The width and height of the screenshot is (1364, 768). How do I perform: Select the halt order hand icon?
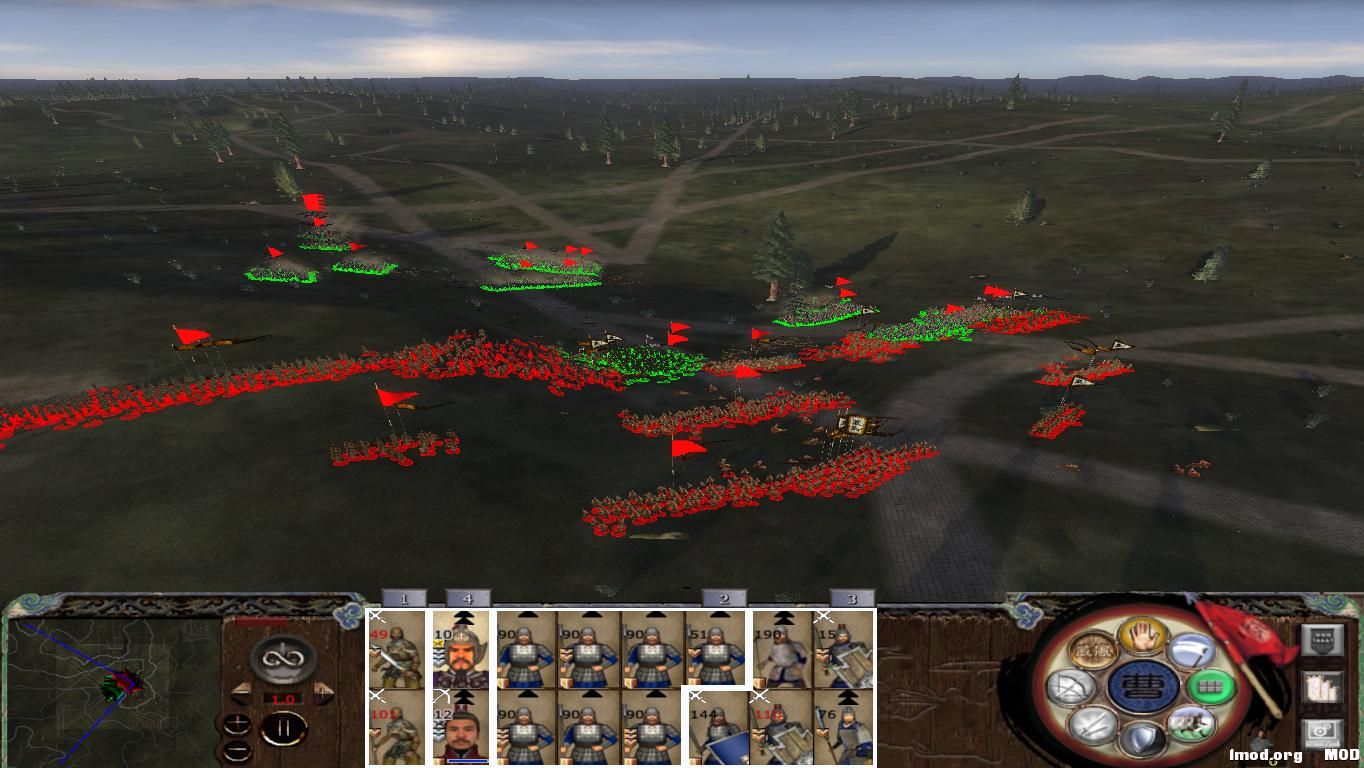tap(1140, 636)
